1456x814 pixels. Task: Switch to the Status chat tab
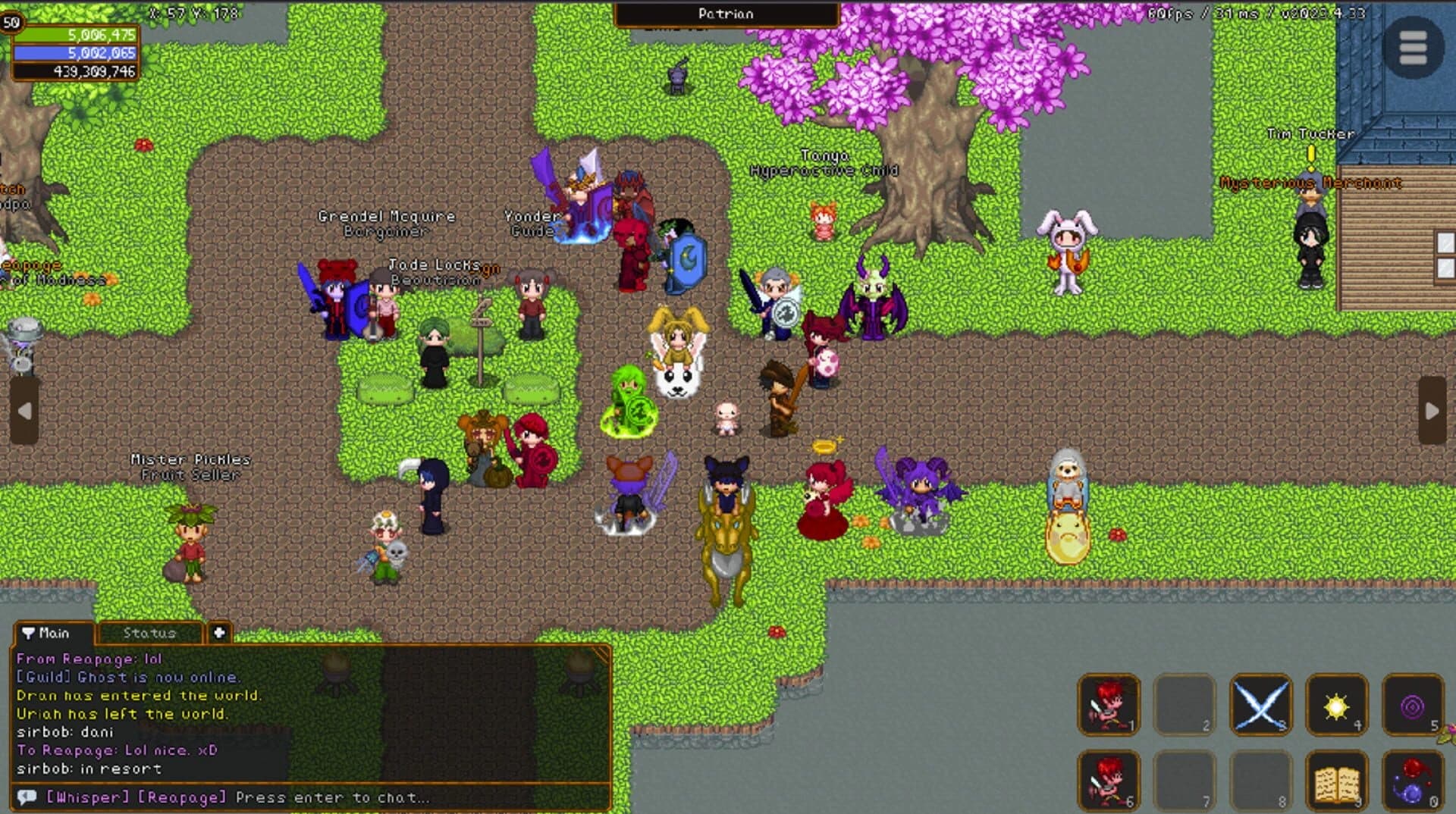pos(148,634)
